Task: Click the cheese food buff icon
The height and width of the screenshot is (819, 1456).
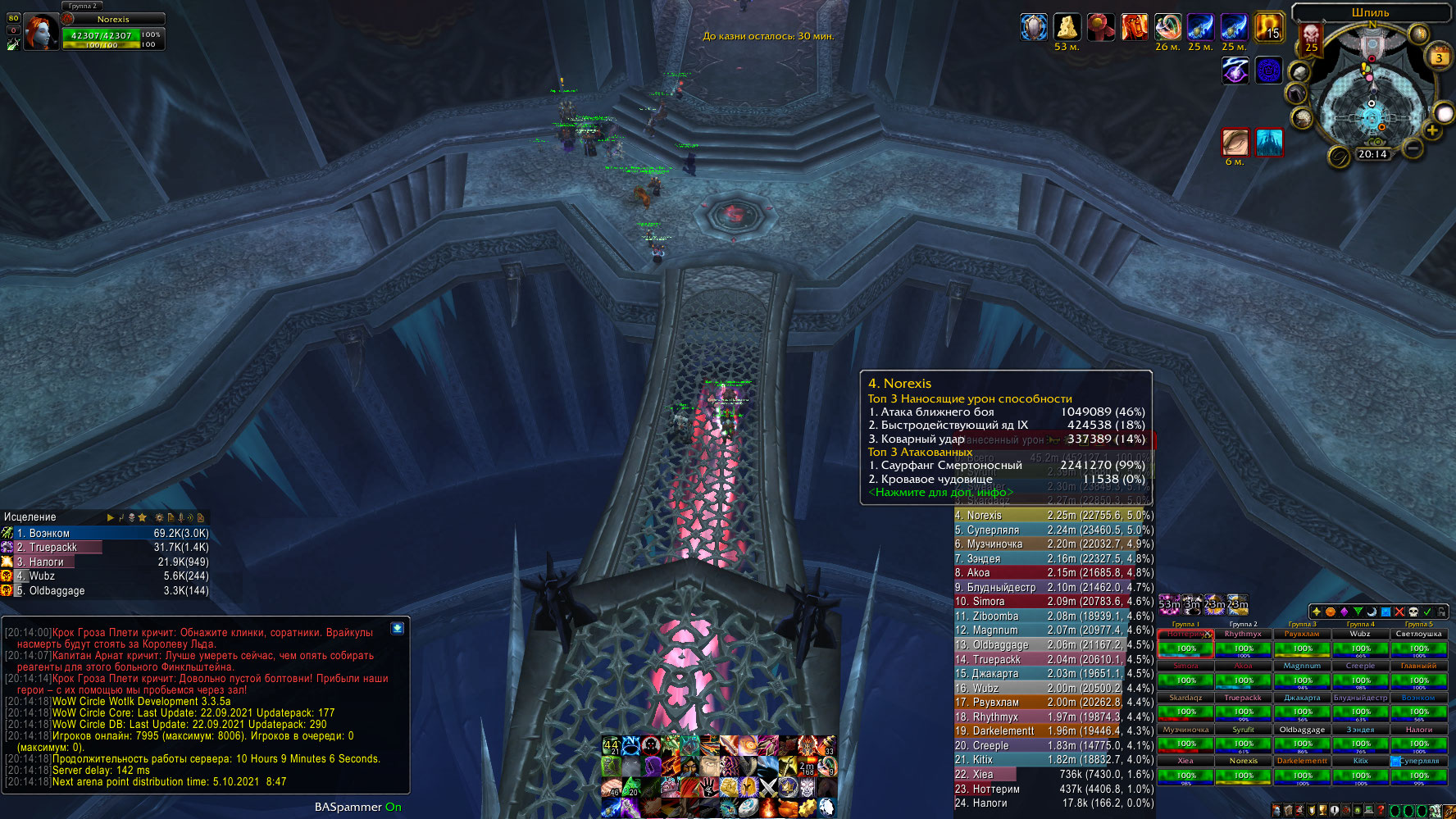Action: [x=1067, y=27]
